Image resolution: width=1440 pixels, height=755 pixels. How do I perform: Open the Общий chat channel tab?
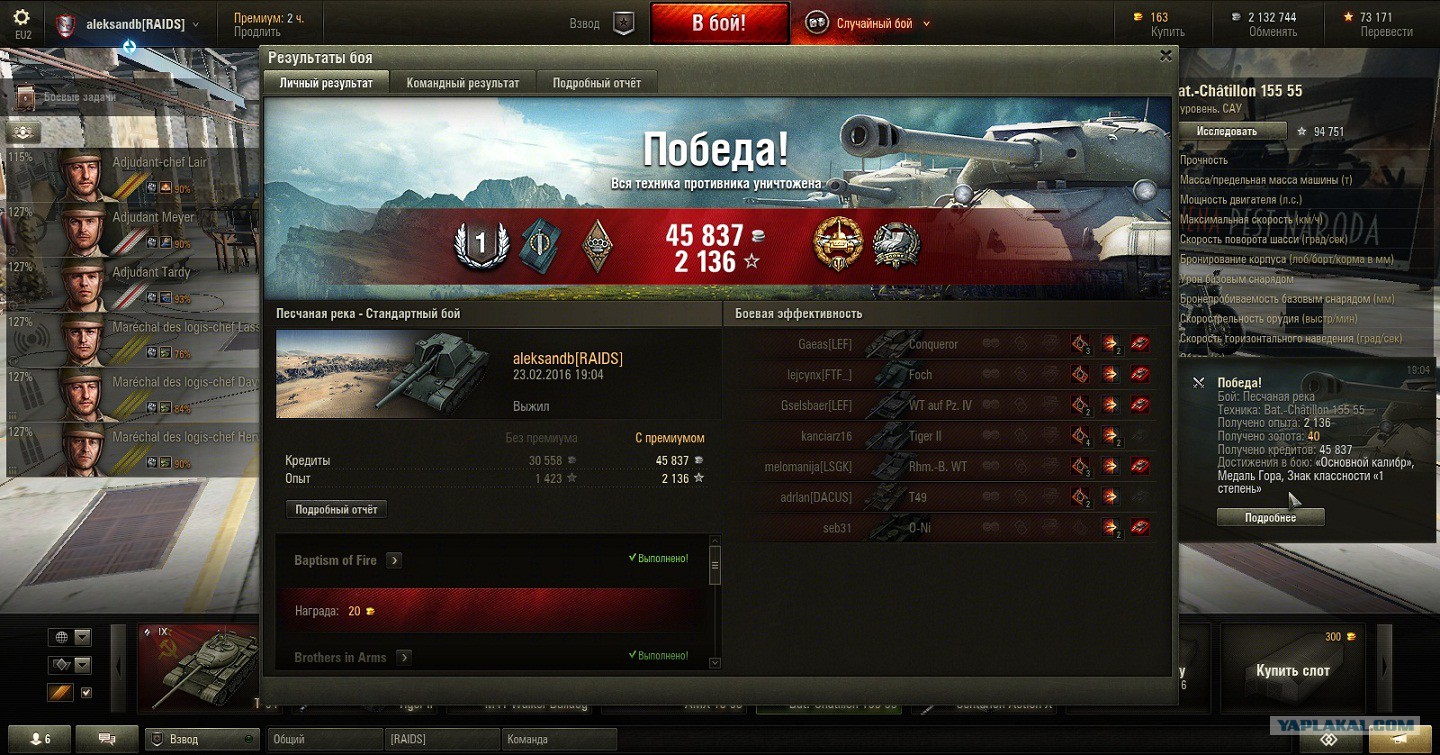[325, 740]
